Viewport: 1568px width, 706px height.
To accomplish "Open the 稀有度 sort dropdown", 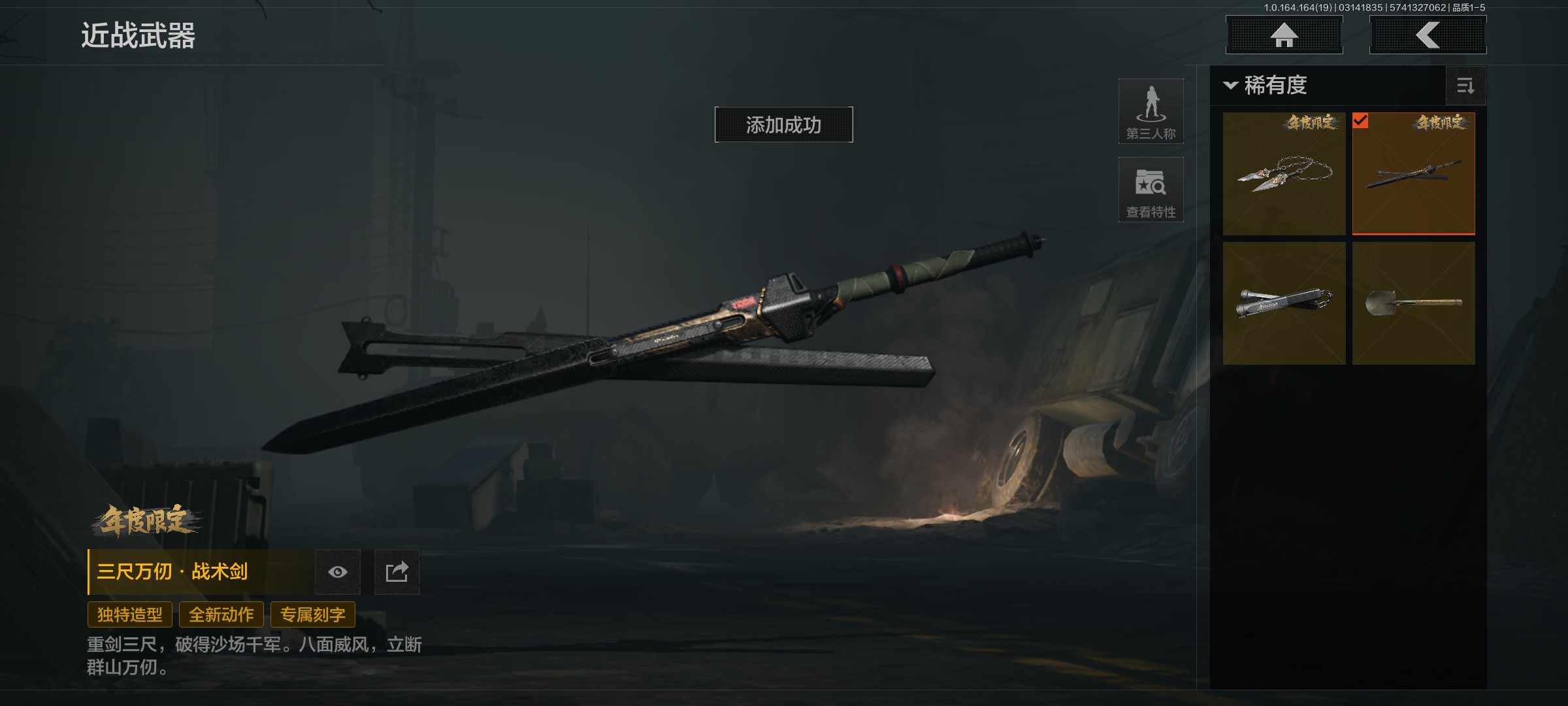I will [x=1266, y=86].
